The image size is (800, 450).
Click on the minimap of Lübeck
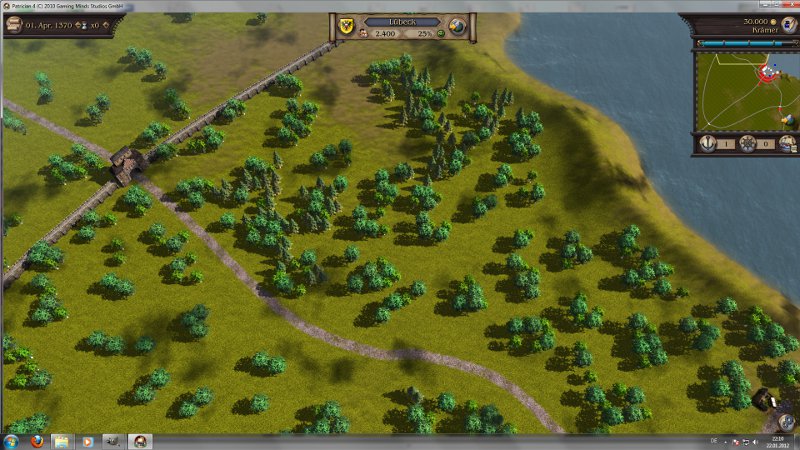coord(735,92)
